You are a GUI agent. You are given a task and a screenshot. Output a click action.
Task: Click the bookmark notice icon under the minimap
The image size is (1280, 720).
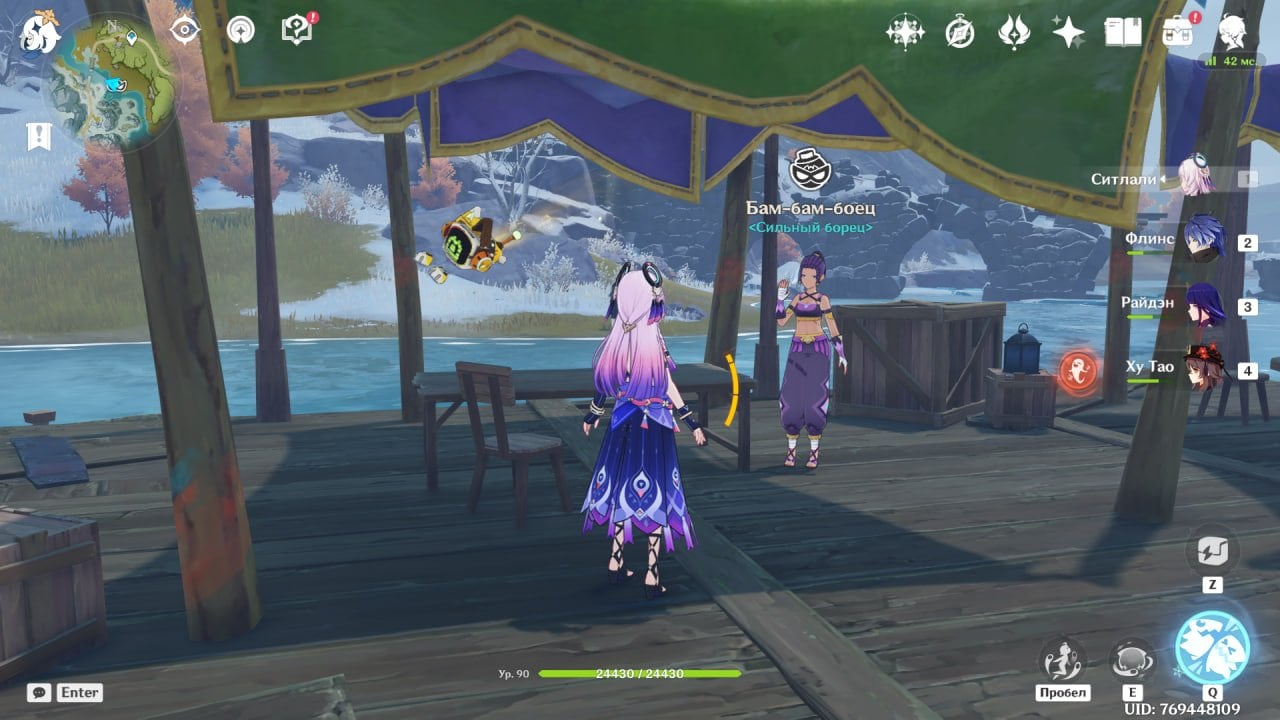(x=39, y=136)
